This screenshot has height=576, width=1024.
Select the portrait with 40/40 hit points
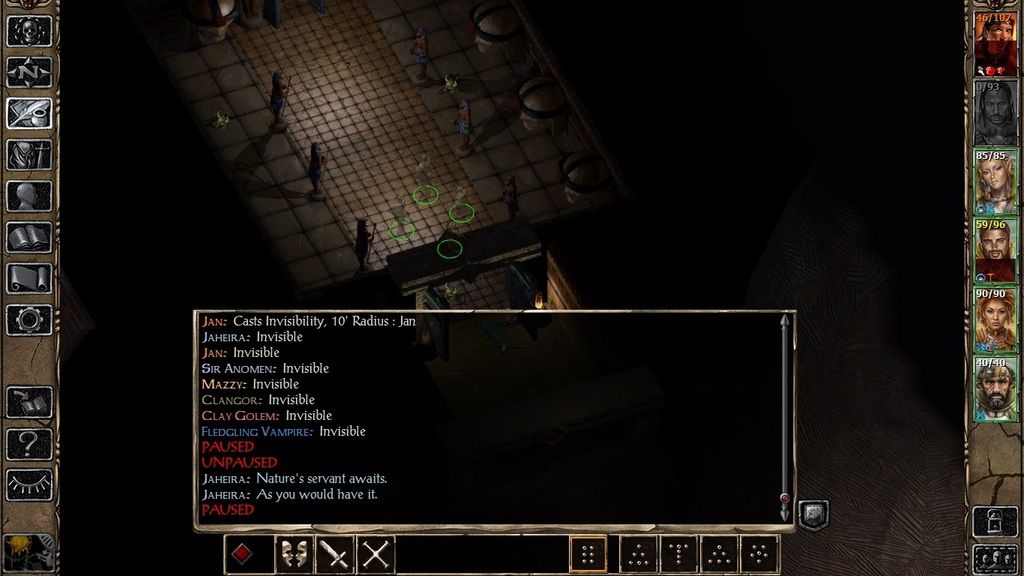[x=995, y=389]
